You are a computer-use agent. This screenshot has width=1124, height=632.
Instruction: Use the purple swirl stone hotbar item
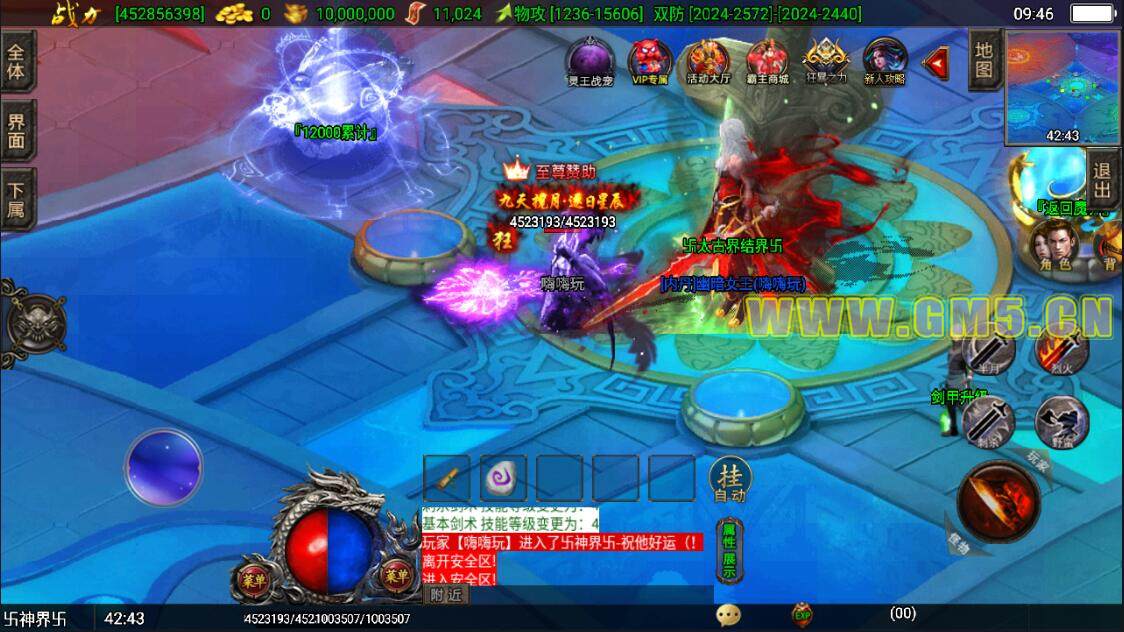[502, 478]
